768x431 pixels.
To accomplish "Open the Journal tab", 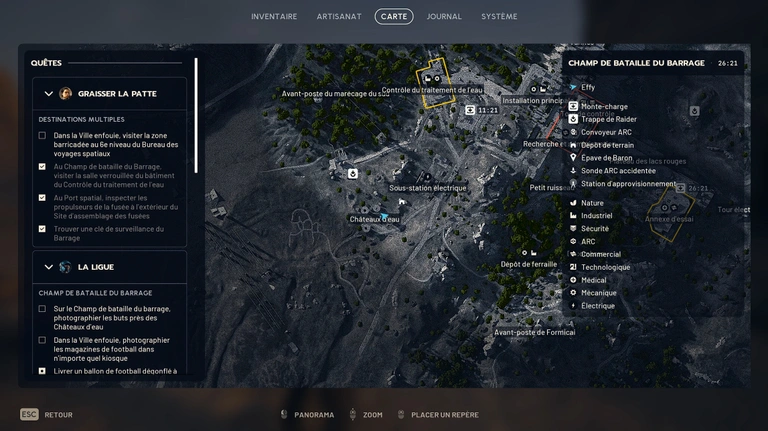I will [x=444, y=17].
